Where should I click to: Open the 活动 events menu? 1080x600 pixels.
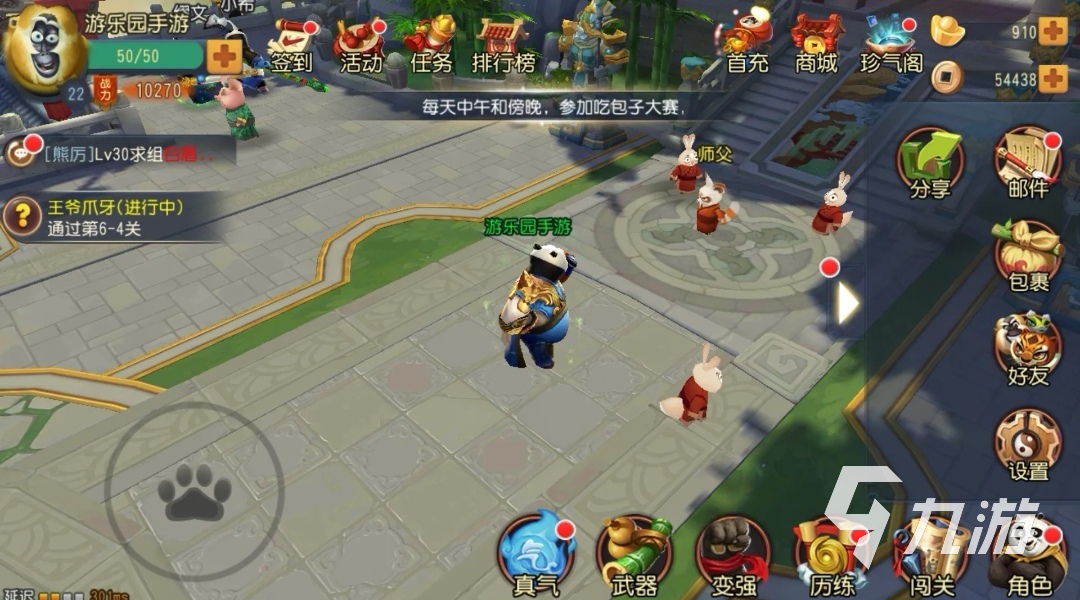tap(360, 46)
